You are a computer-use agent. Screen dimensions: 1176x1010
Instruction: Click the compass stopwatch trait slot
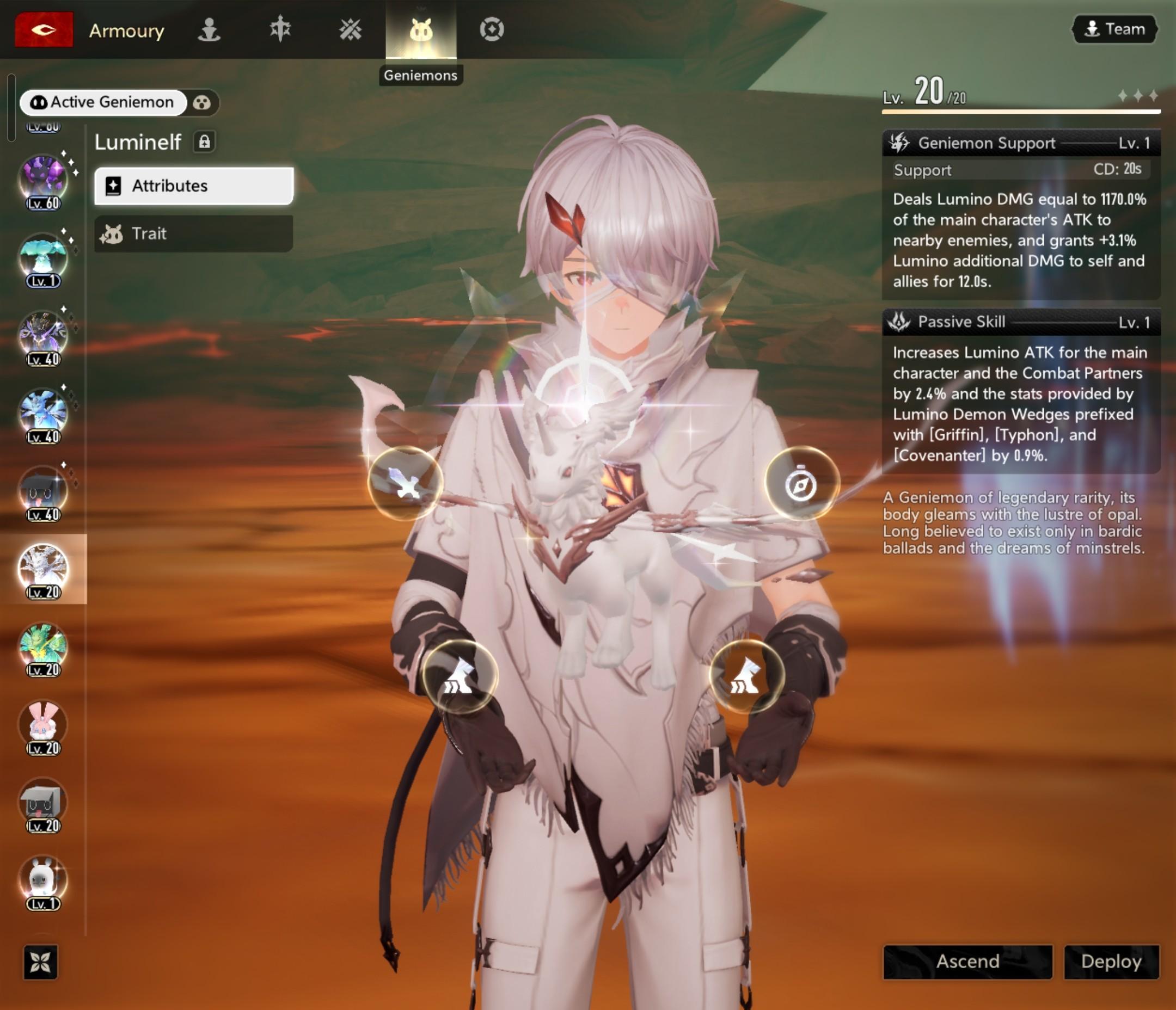pyautogui.click(x=801, y=483)
